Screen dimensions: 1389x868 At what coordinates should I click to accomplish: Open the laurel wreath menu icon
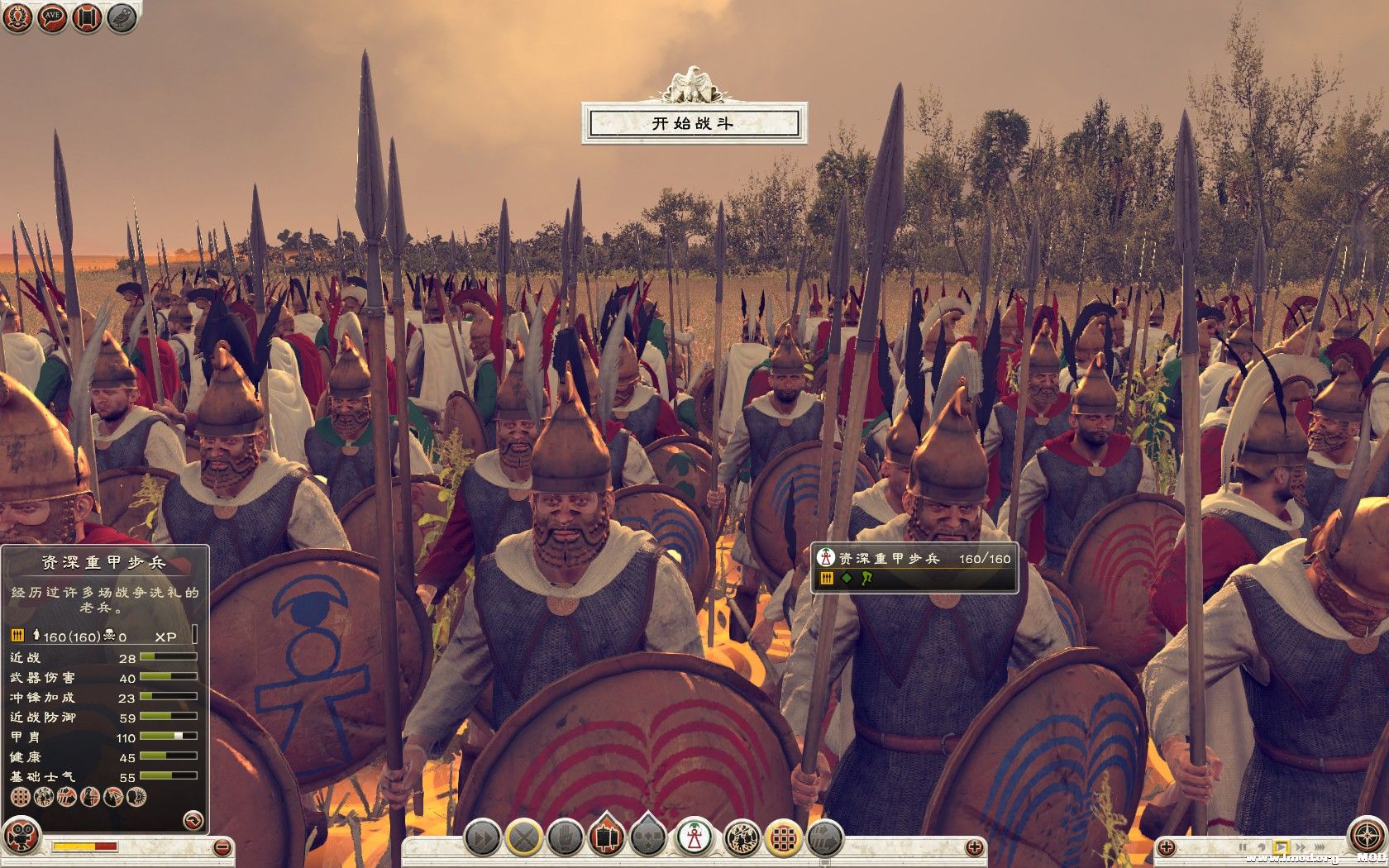coord(17,17)
